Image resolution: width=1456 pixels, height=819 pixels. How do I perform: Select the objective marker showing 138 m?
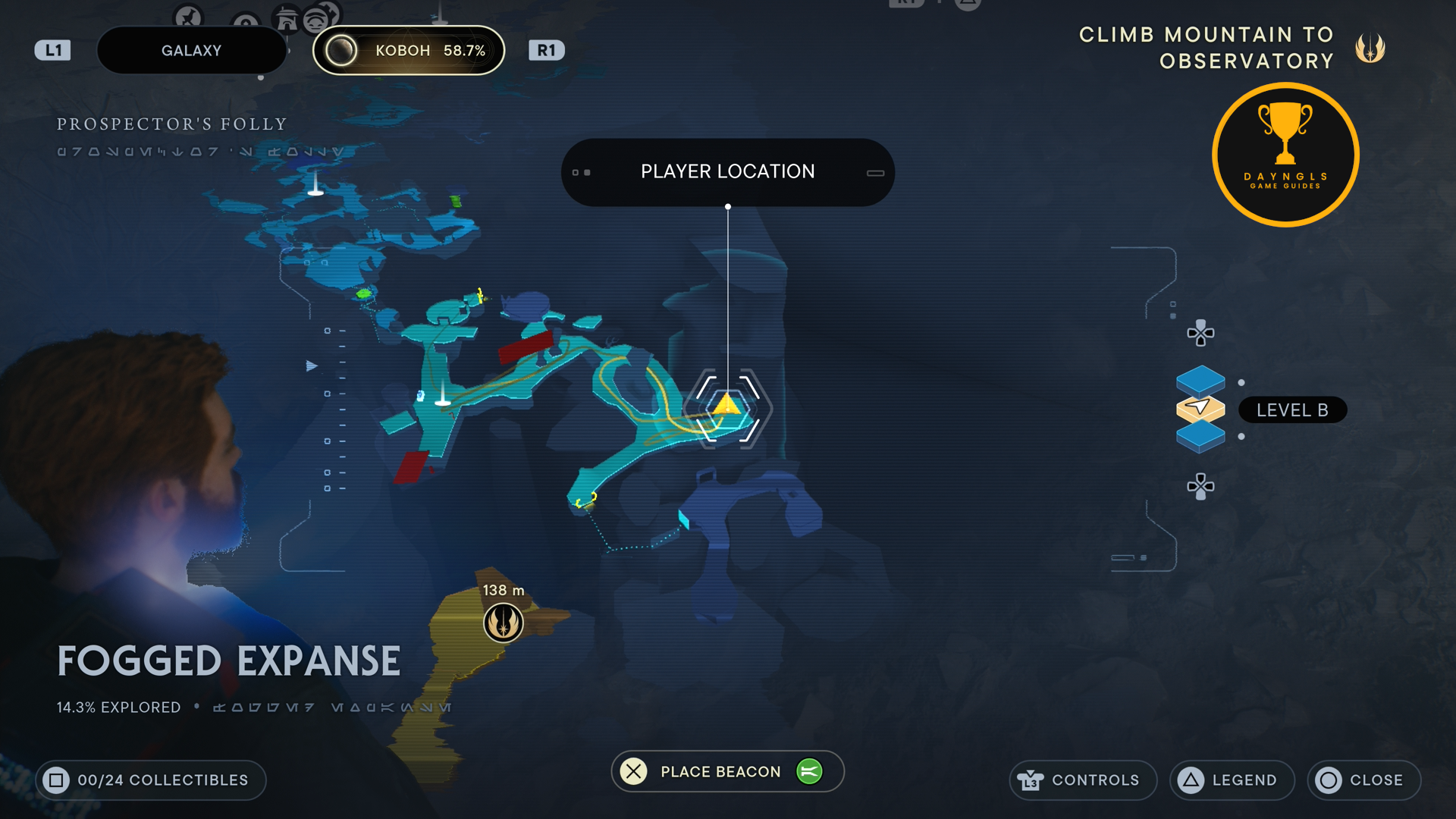[503, 623]
